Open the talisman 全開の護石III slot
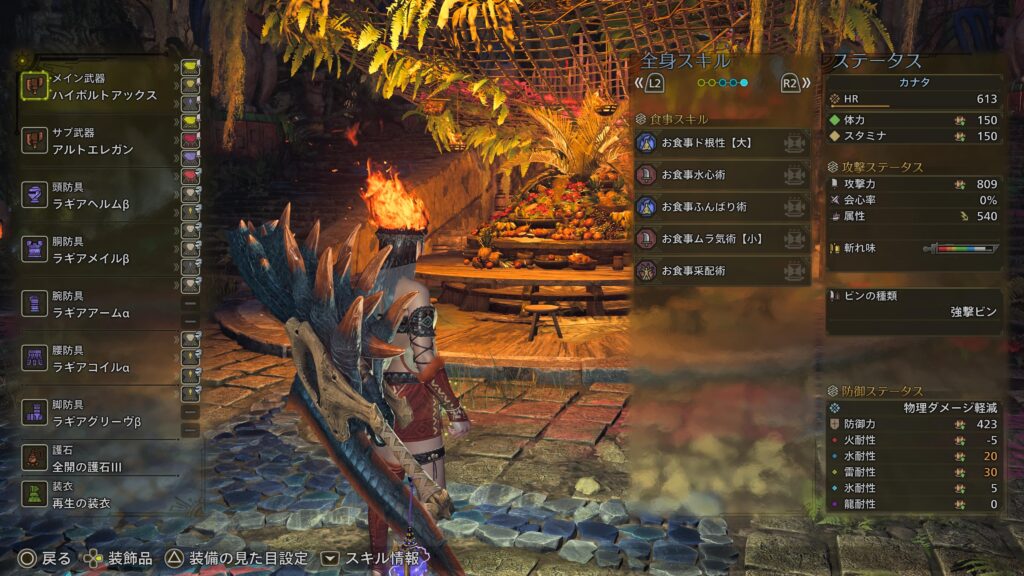The height and width of the screenshot is (576, 1024). tap(98, 458)
